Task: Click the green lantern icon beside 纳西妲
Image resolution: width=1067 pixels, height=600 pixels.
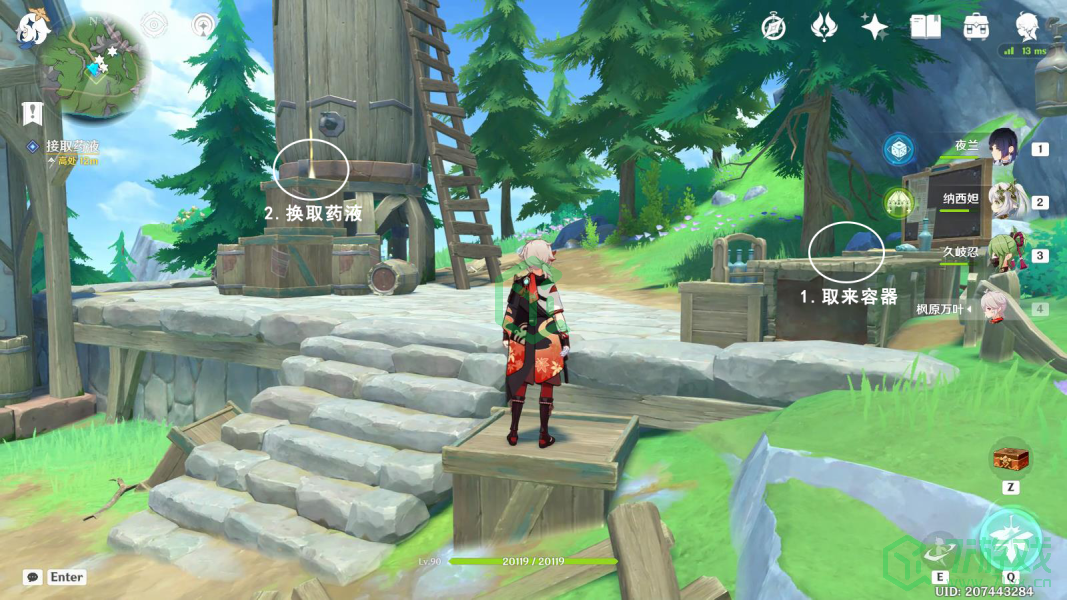Action: (x=898, y=203)
